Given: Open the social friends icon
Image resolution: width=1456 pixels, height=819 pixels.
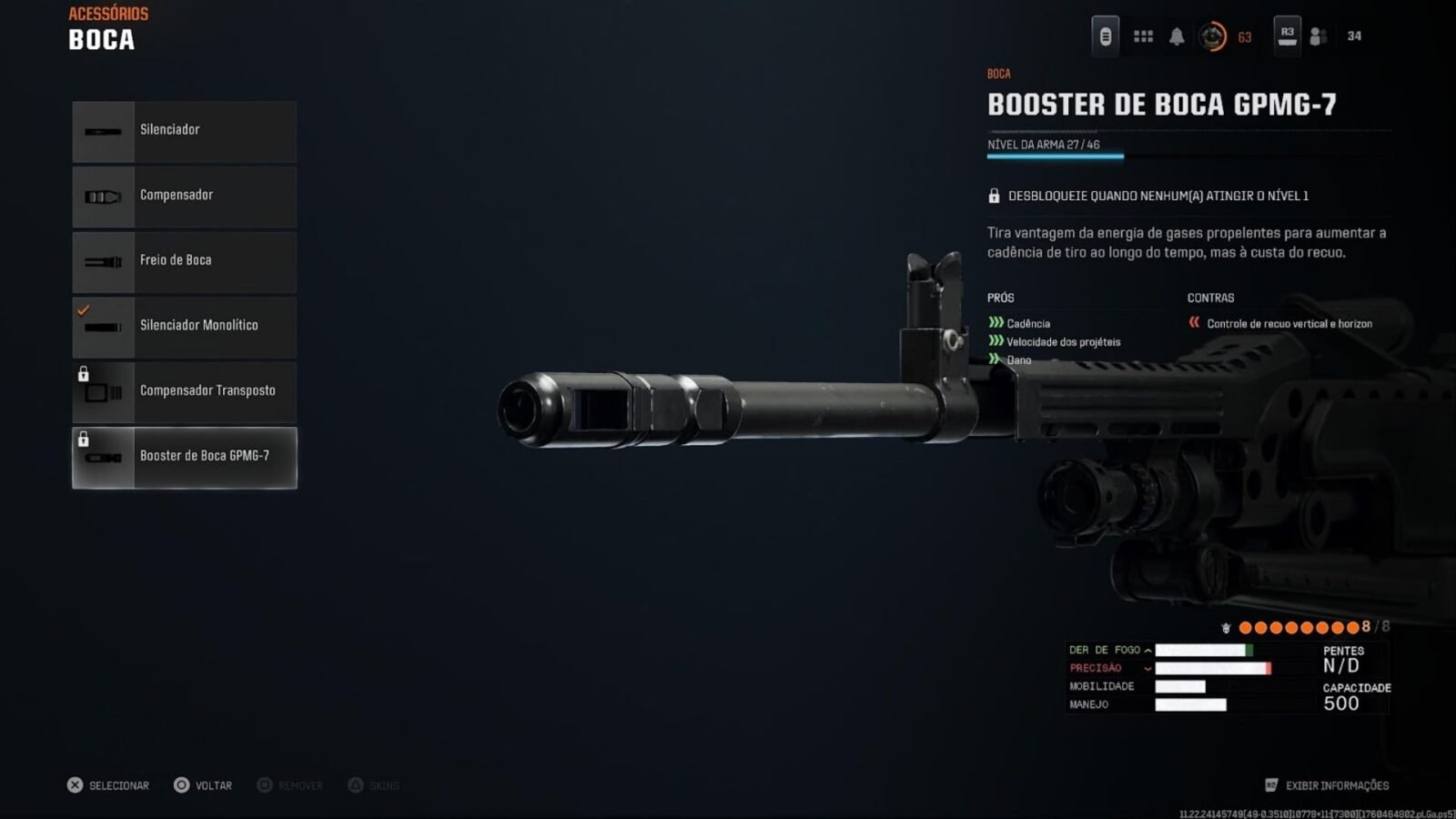Looking at the screenshot, I should 1318,36.
